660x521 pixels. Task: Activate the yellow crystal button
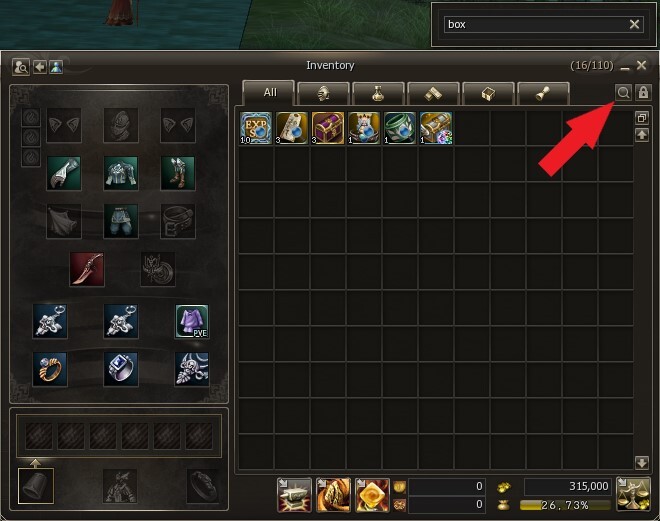(373, 493)
